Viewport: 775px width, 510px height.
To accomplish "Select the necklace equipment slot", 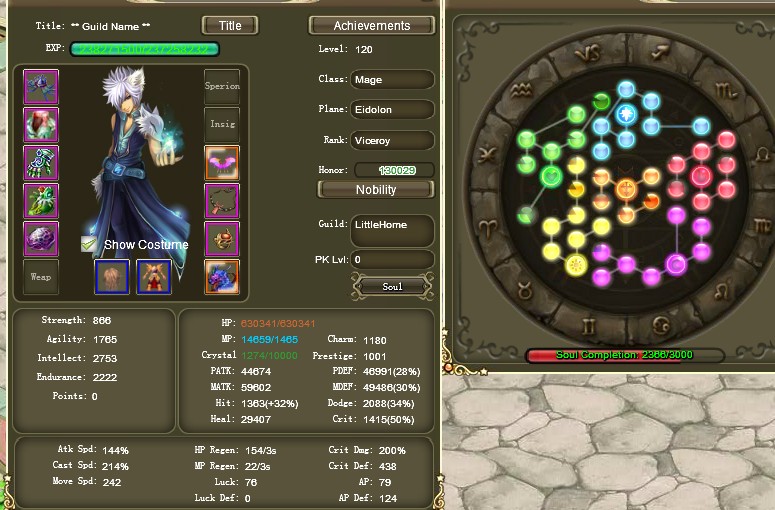I will pos(222,201).
